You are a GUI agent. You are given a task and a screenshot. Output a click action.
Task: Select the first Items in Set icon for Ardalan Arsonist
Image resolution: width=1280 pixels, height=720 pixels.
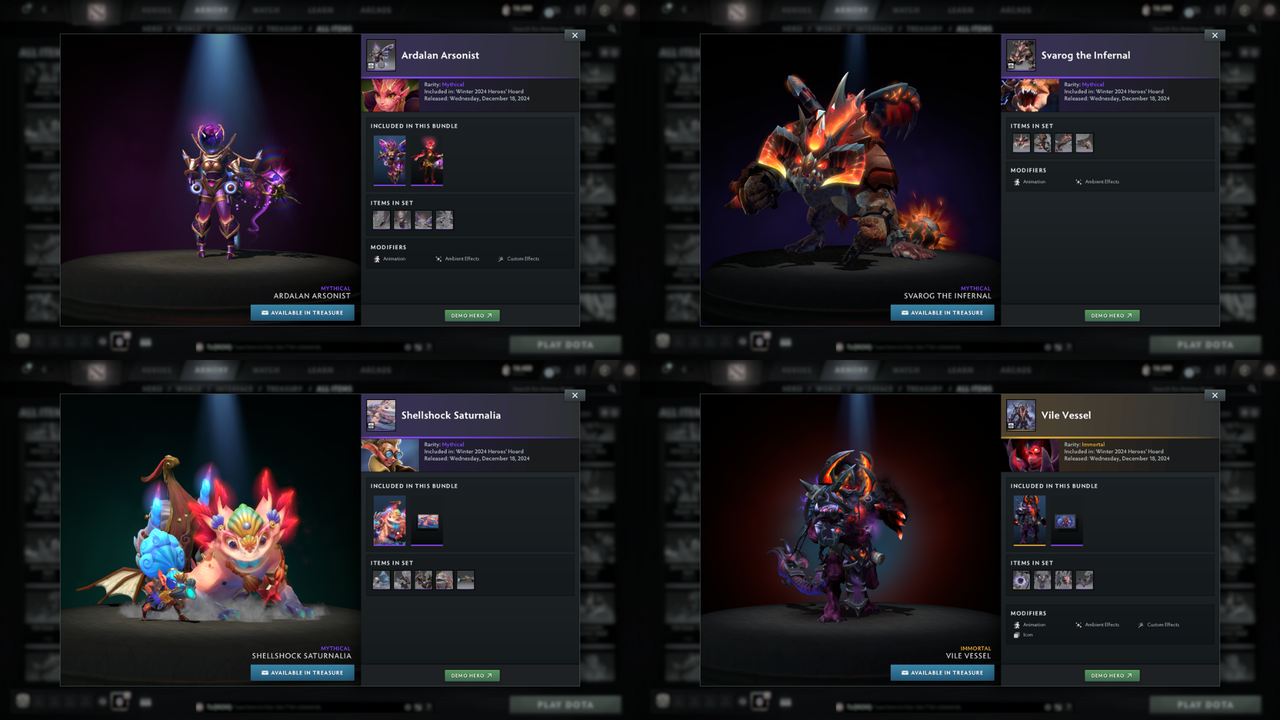point(381,219)
